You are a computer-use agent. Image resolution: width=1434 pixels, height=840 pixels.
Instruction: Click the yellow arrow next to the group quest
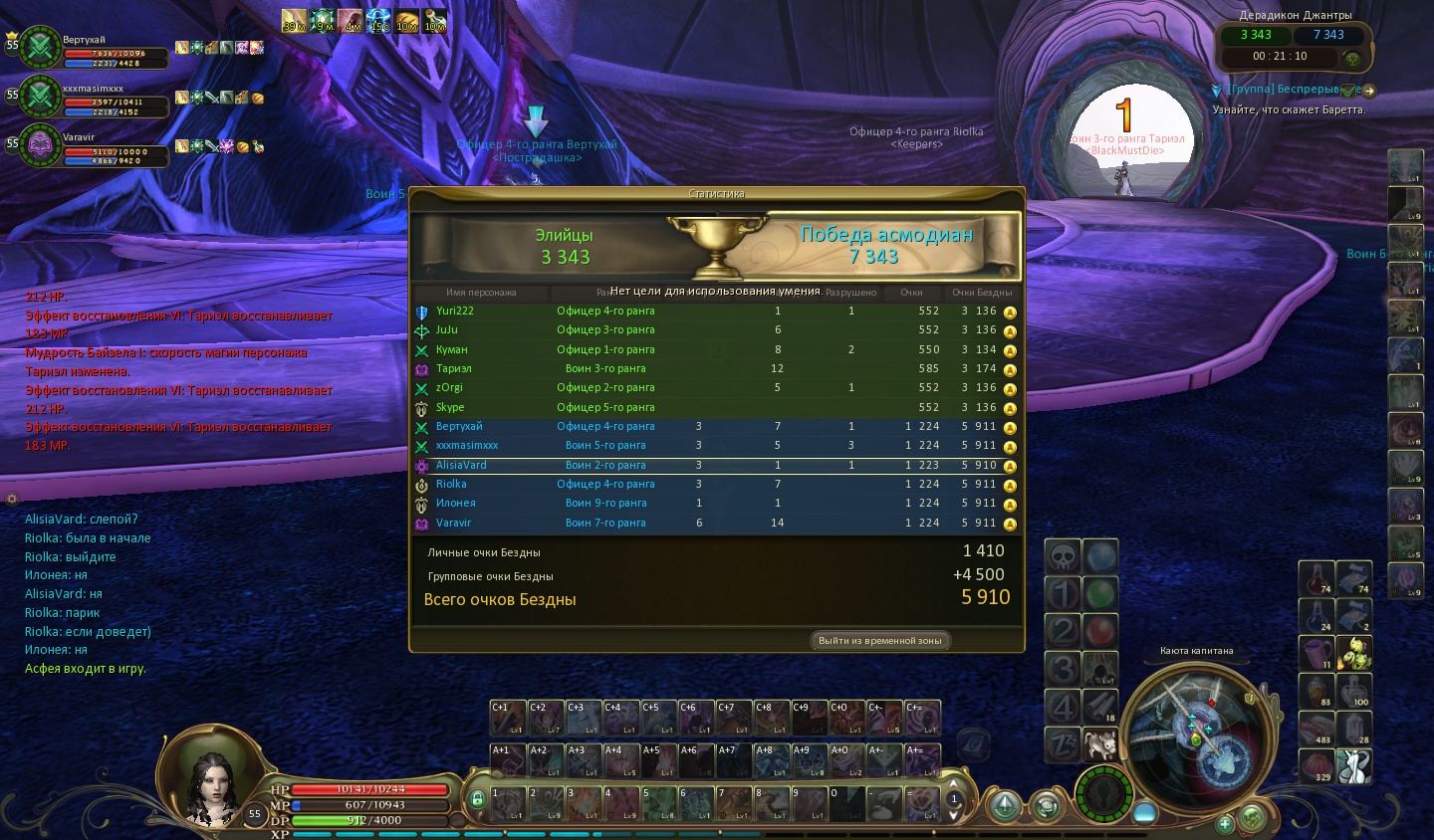point(1369,91)
